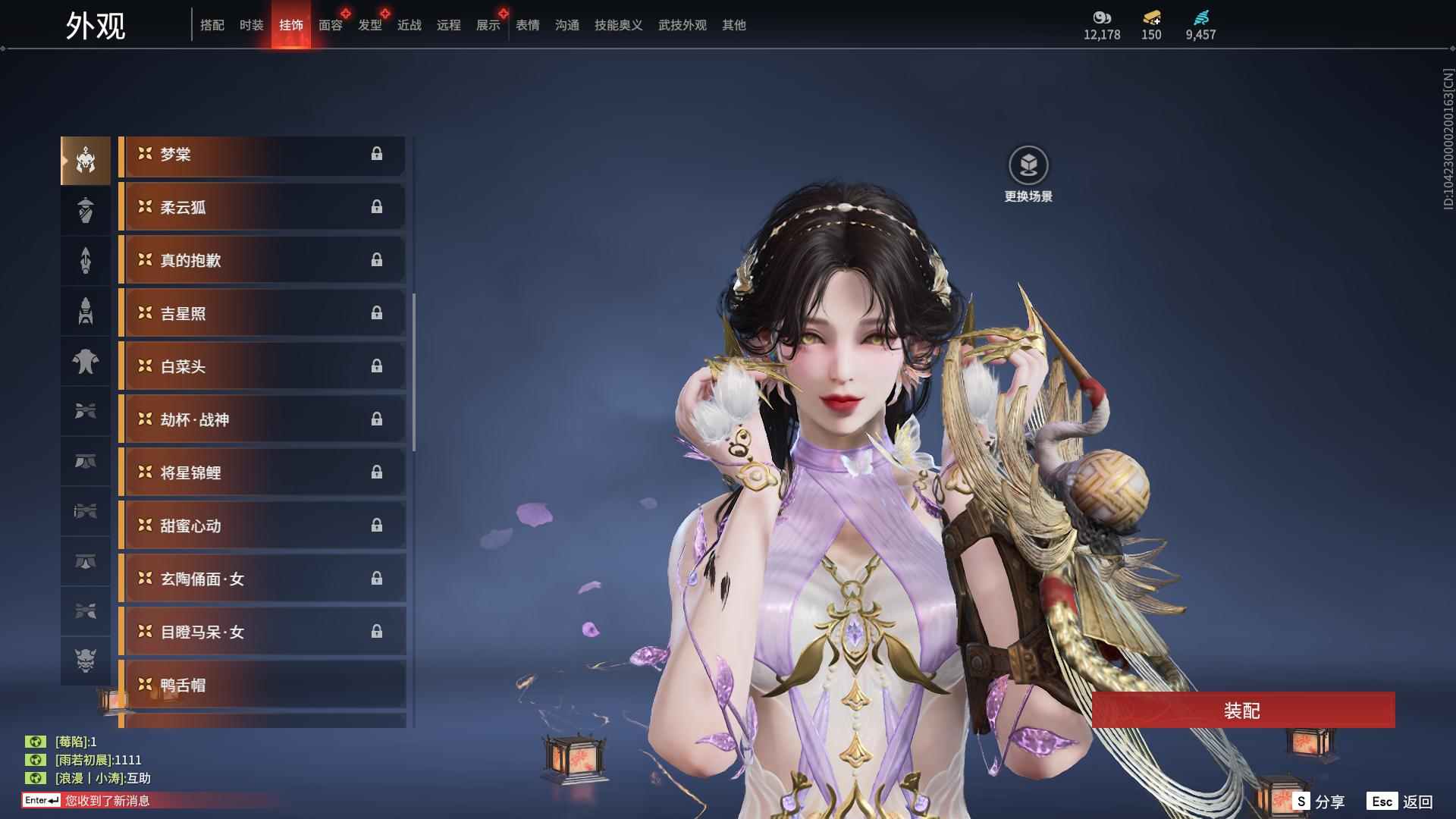Select the demon mask category at sidebar bottom

point(85,661)
